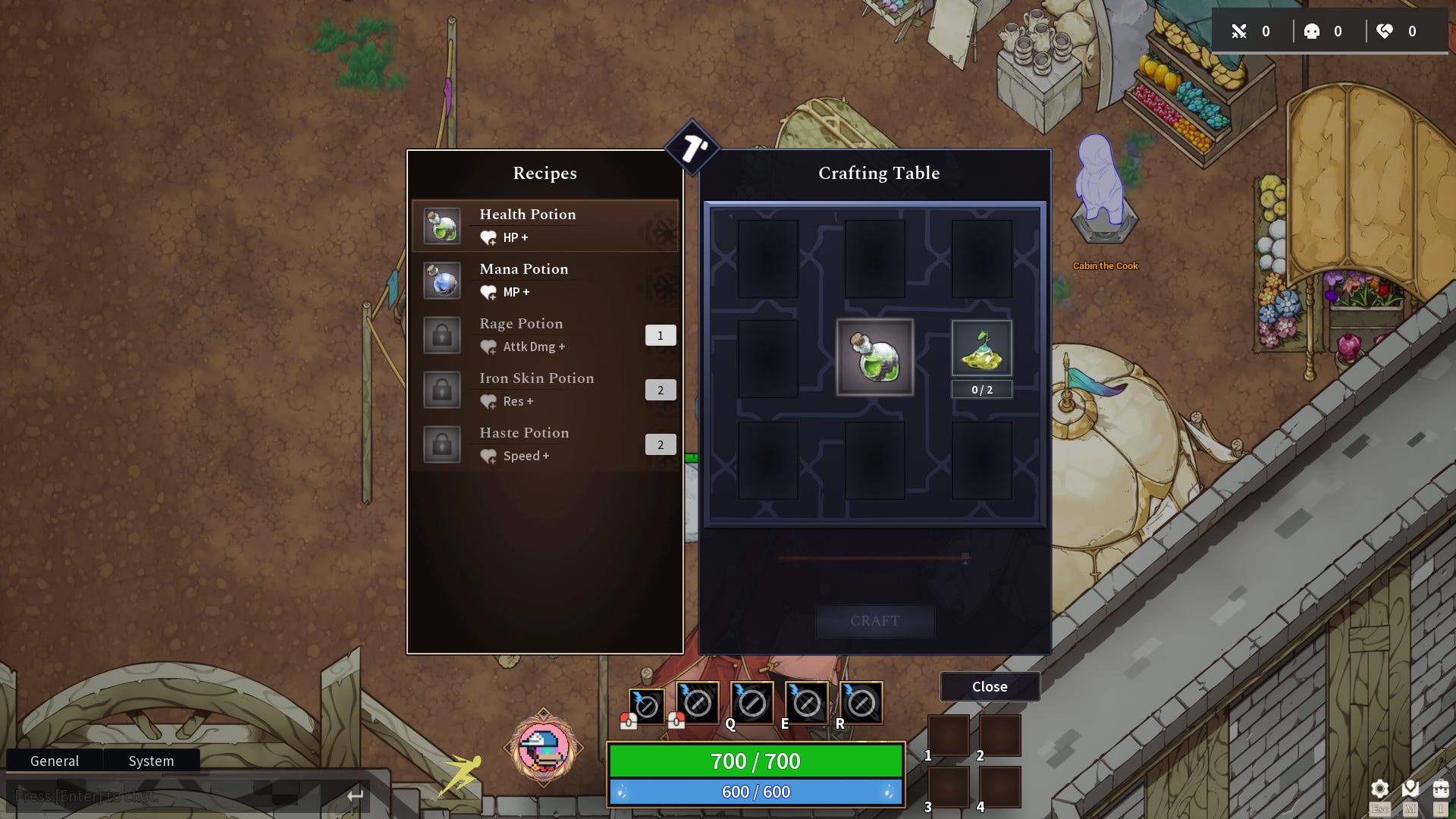Viewport: 1456px width, 819px height.
Task: Pick the locked Iron Skin Potion recipe
Action: [544, 389]
